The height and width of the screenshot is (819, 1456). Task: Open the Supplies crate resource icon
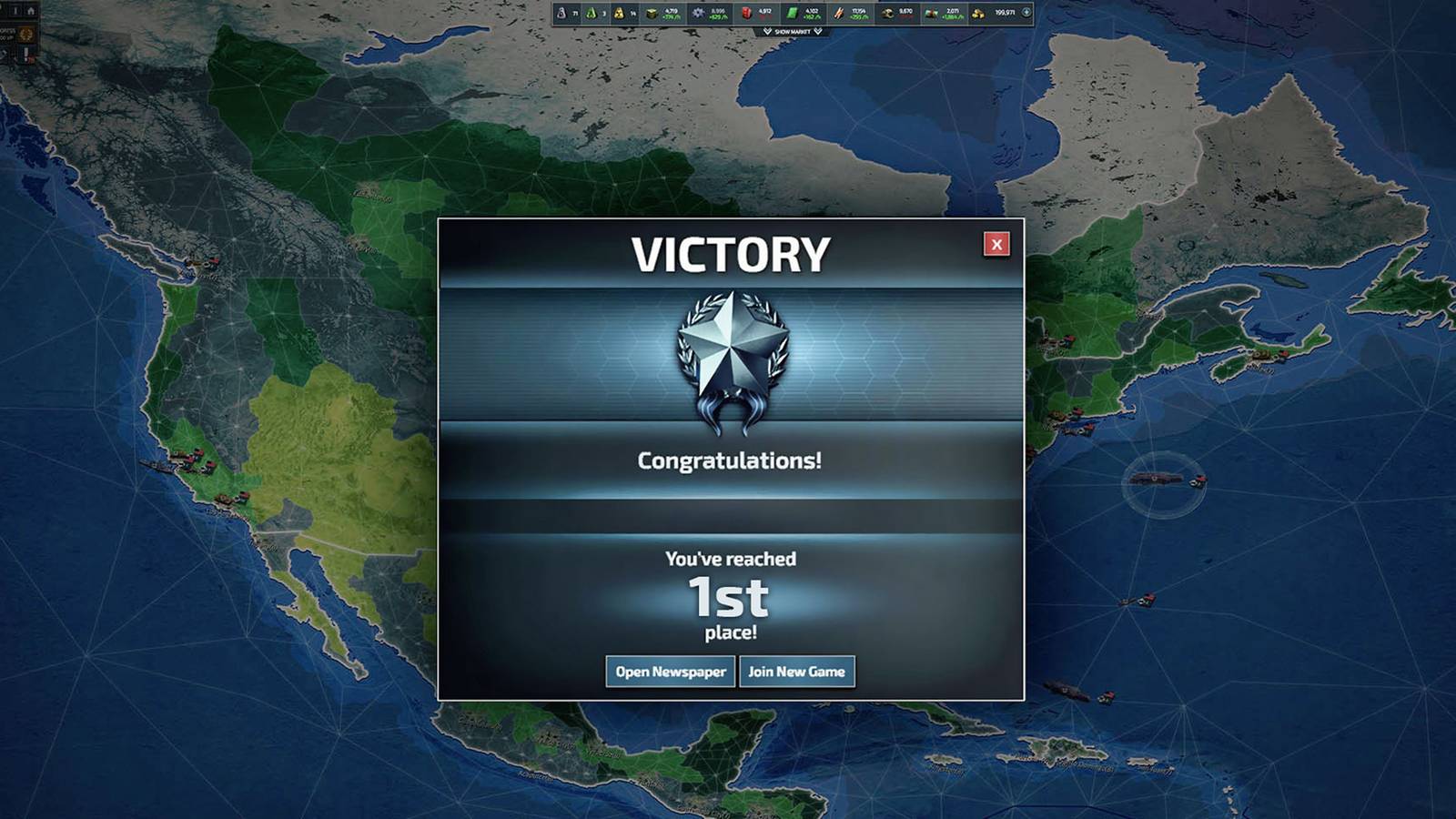tap(650, 12)
